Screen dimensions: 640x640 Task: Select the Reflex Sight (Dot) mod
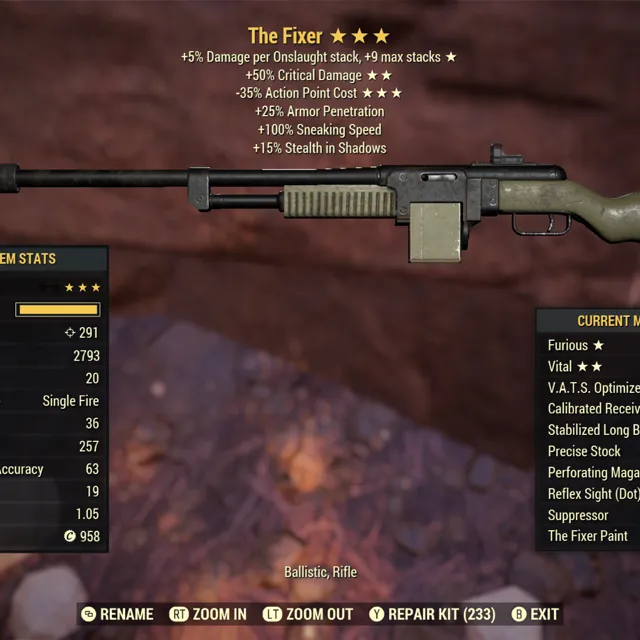point(593,494)
